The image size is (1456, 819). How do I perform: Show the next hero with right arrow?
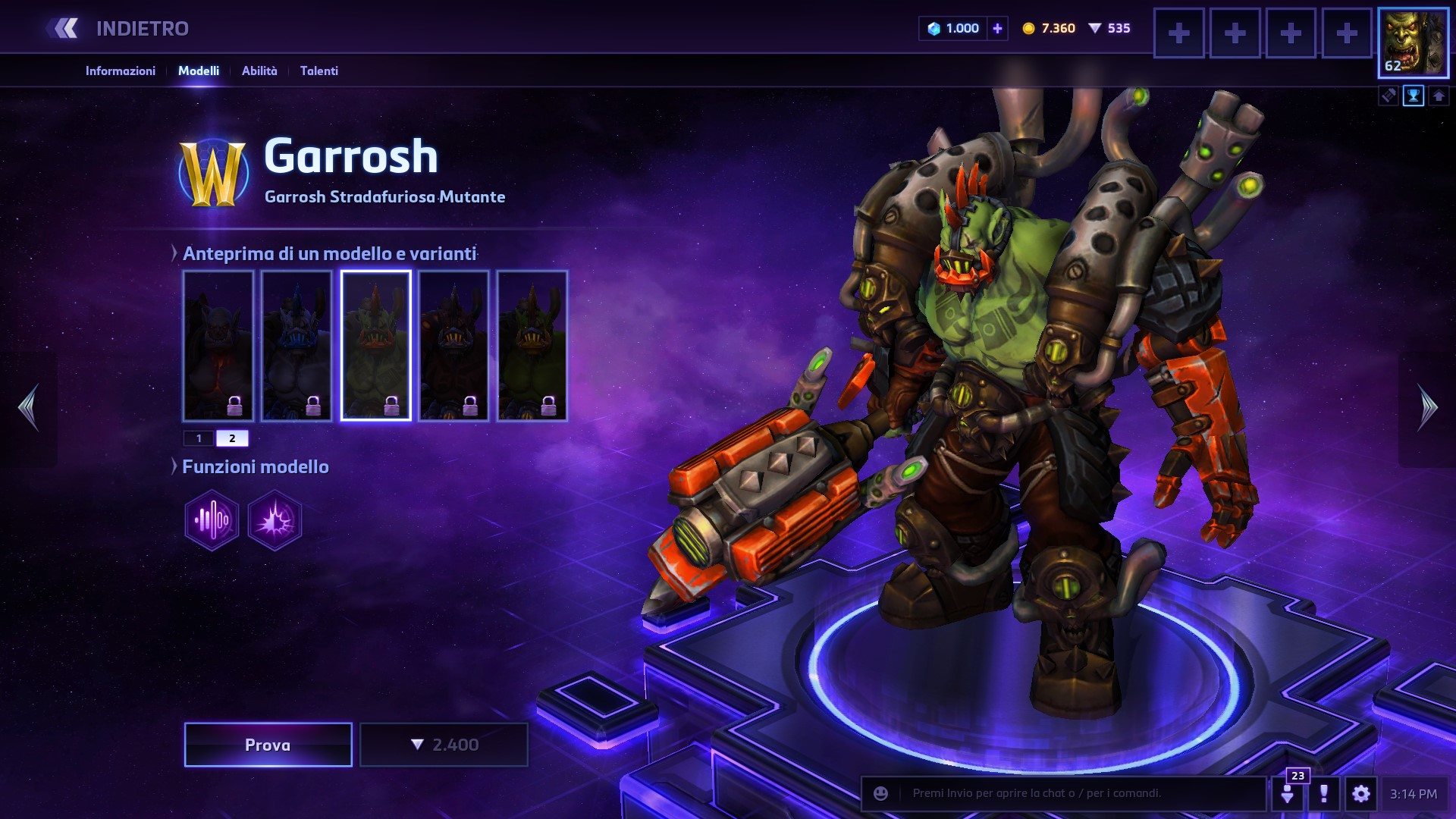coord(1427,408)
